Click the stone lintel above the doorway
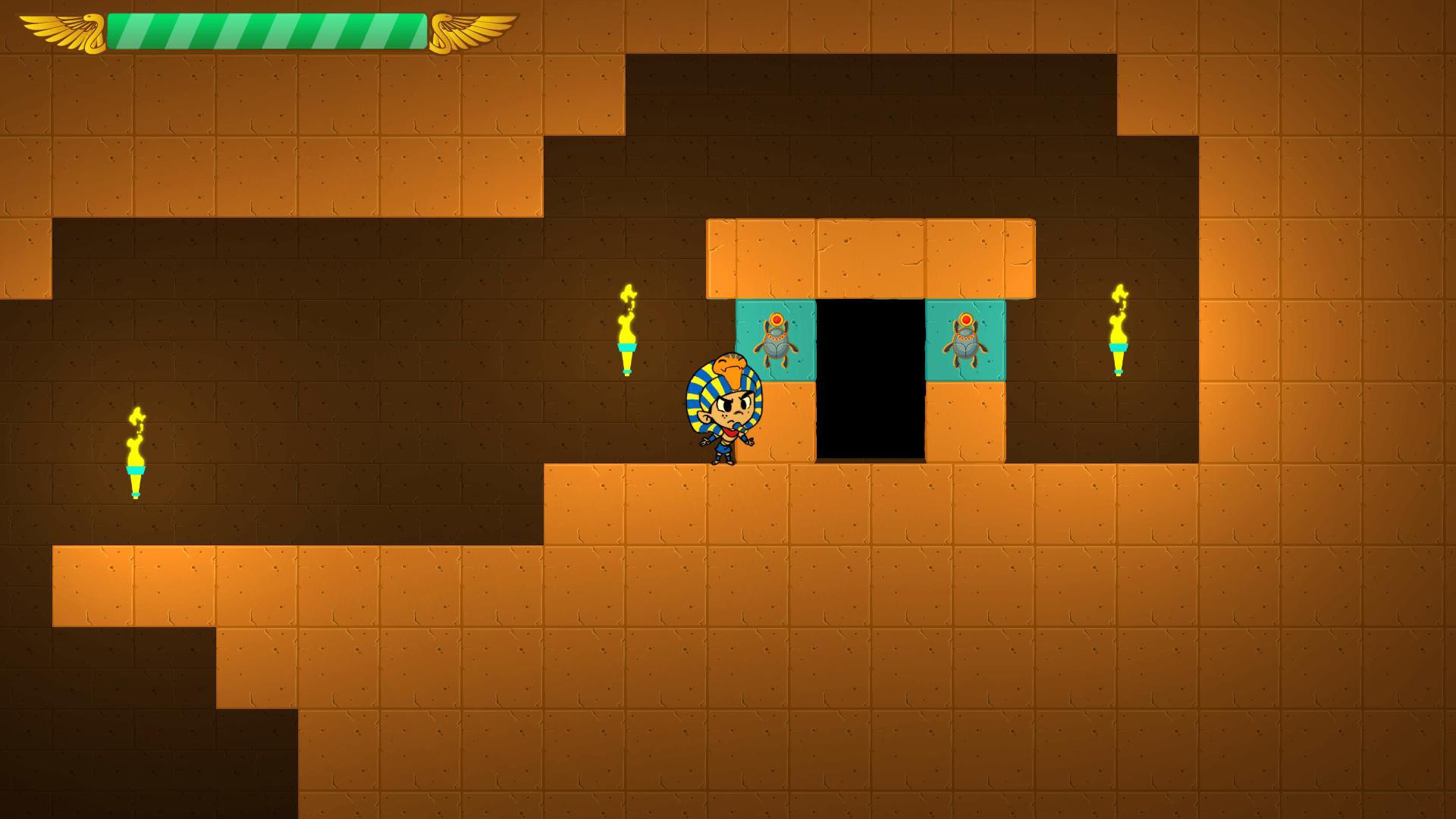Image resolution: width=1456 pixels, height=819 pixels. pos(872,258)
